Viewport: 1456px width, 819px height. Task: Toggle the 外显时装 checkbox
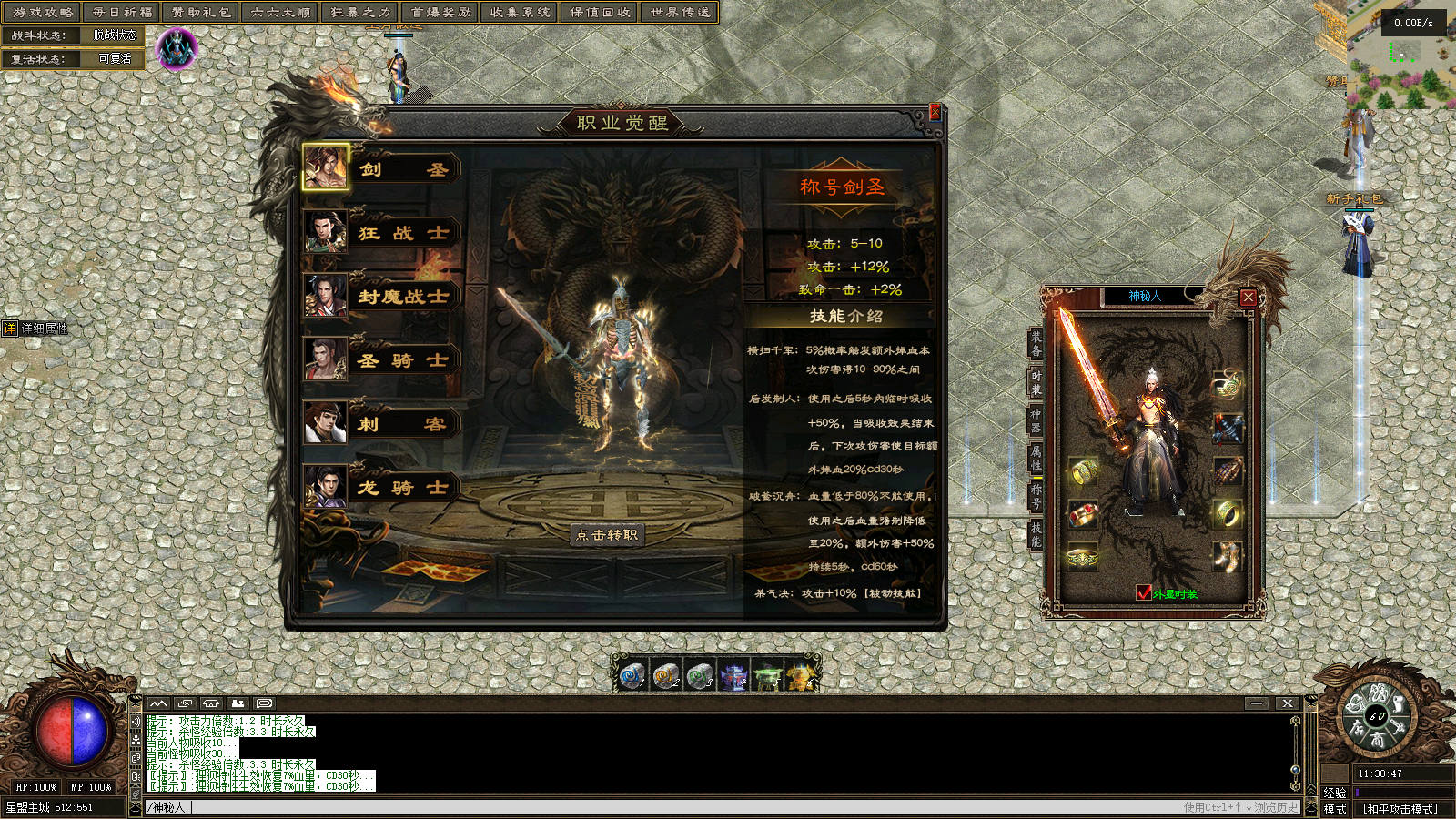[1144, 593]
